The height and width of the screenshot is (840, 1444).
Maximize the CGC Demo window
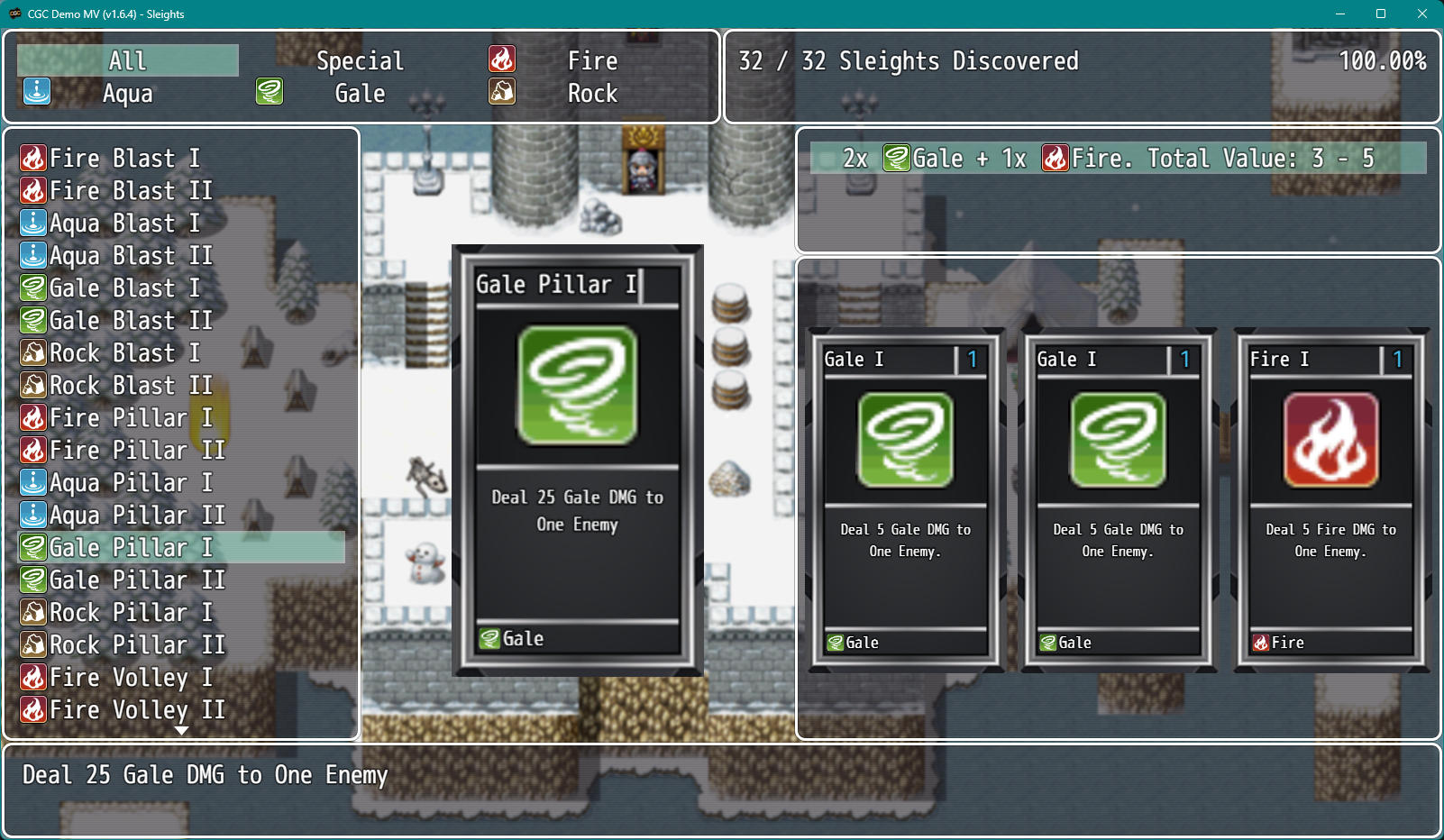click(1380, 14)
